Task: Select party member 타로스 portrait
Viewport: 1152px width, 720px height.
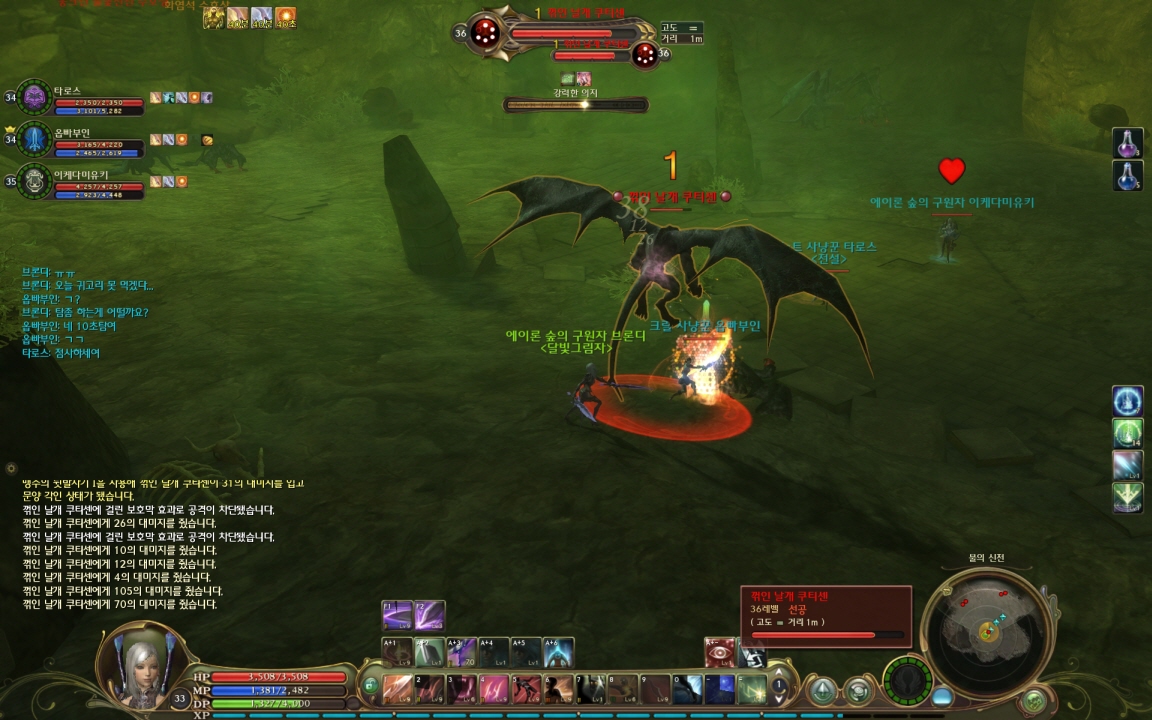Action: click(34, 97)
